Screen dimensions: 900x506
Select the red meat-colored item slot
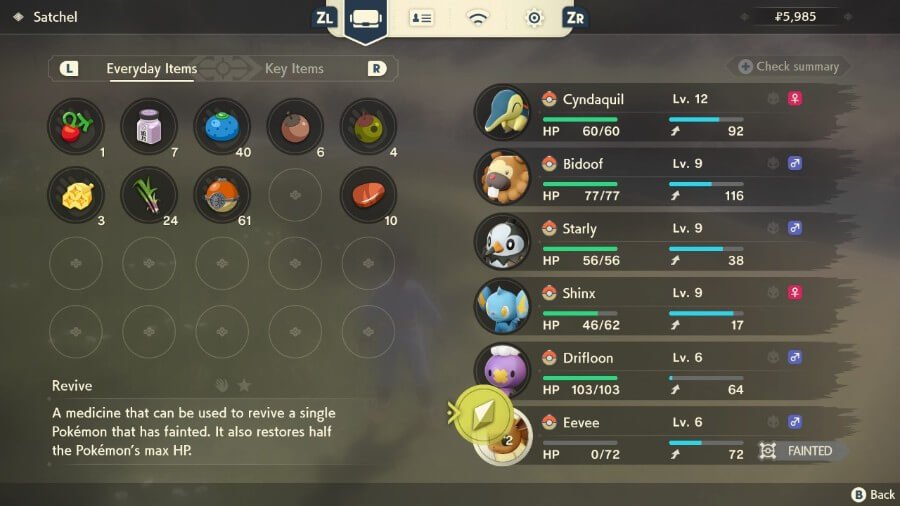point(368,194)
